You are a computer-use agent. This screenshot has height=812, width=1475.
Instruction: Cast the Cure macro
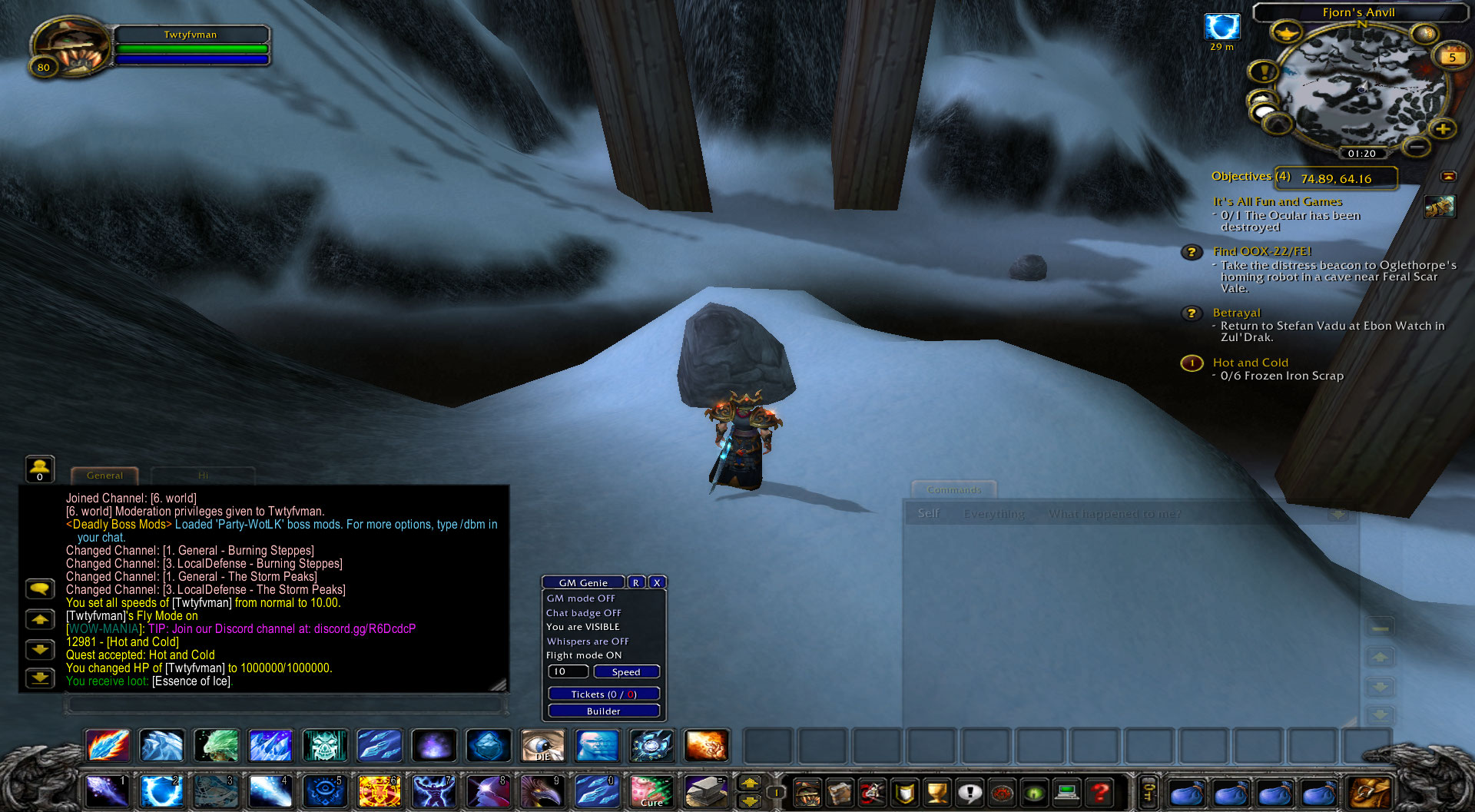[x=651, y=791]
